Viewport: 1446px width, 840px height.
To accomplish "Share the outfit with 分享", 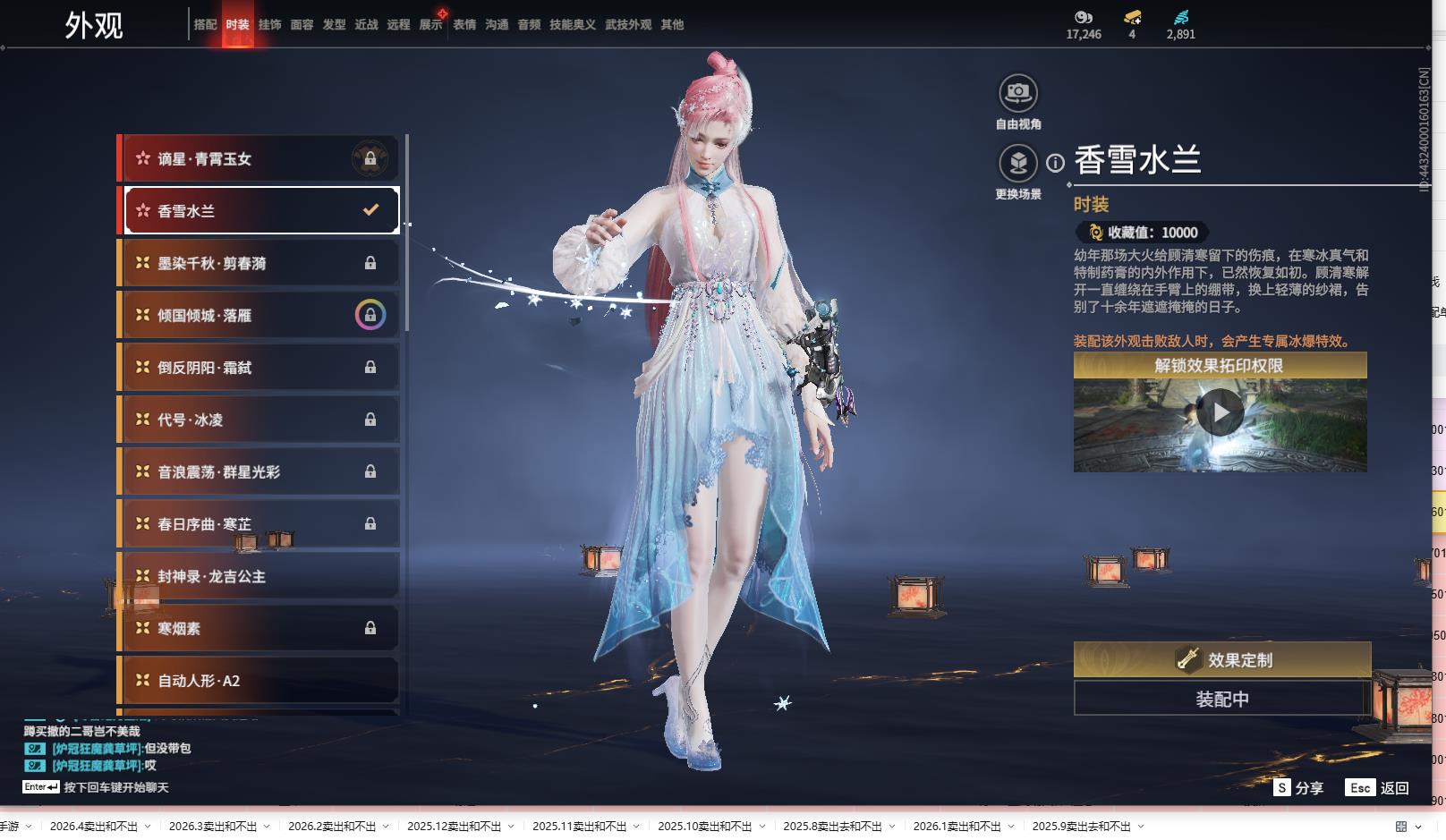I will 1298,787.
